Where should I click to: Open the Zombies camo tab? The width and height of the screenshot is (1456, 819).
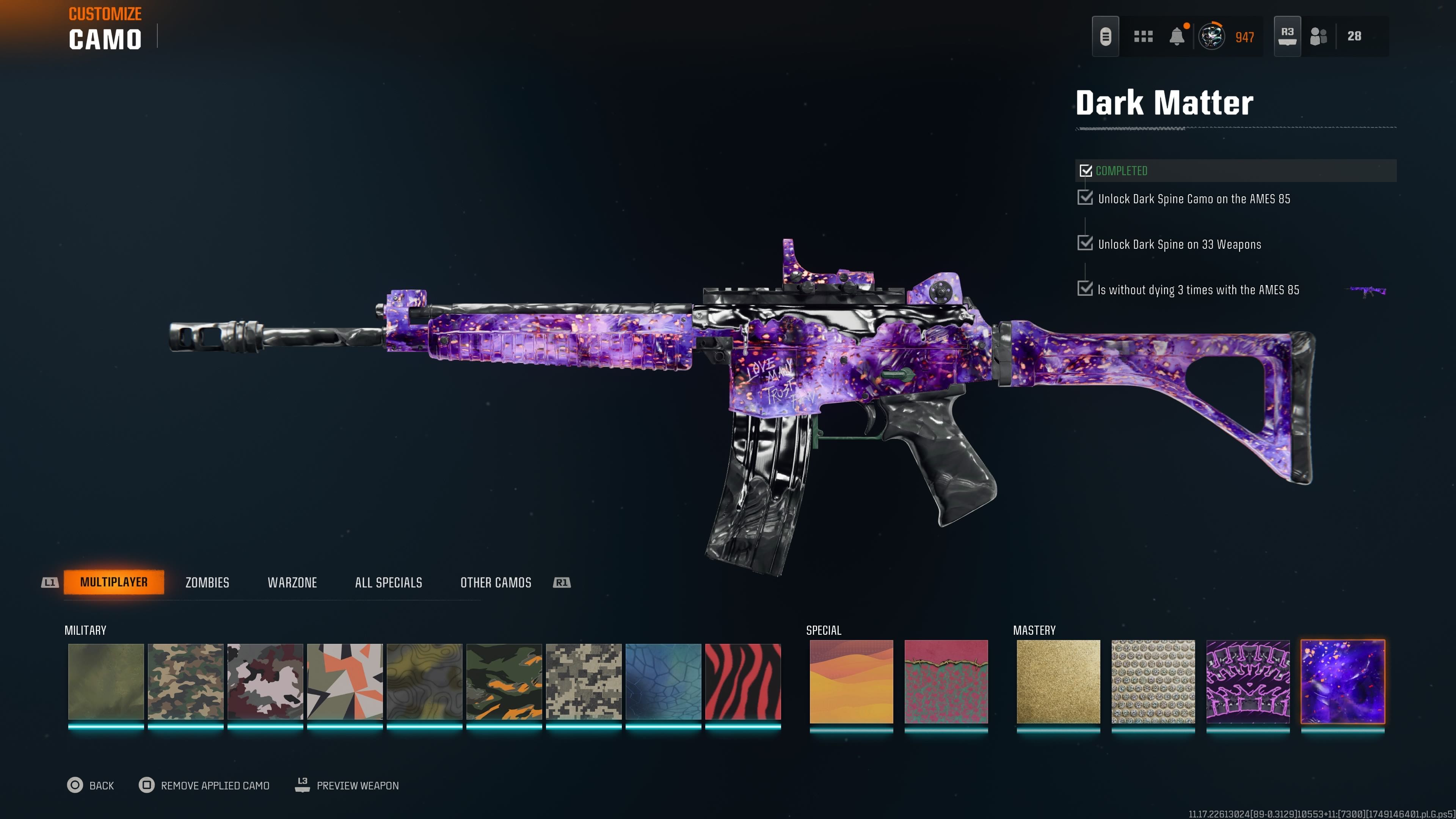point(207,583)
